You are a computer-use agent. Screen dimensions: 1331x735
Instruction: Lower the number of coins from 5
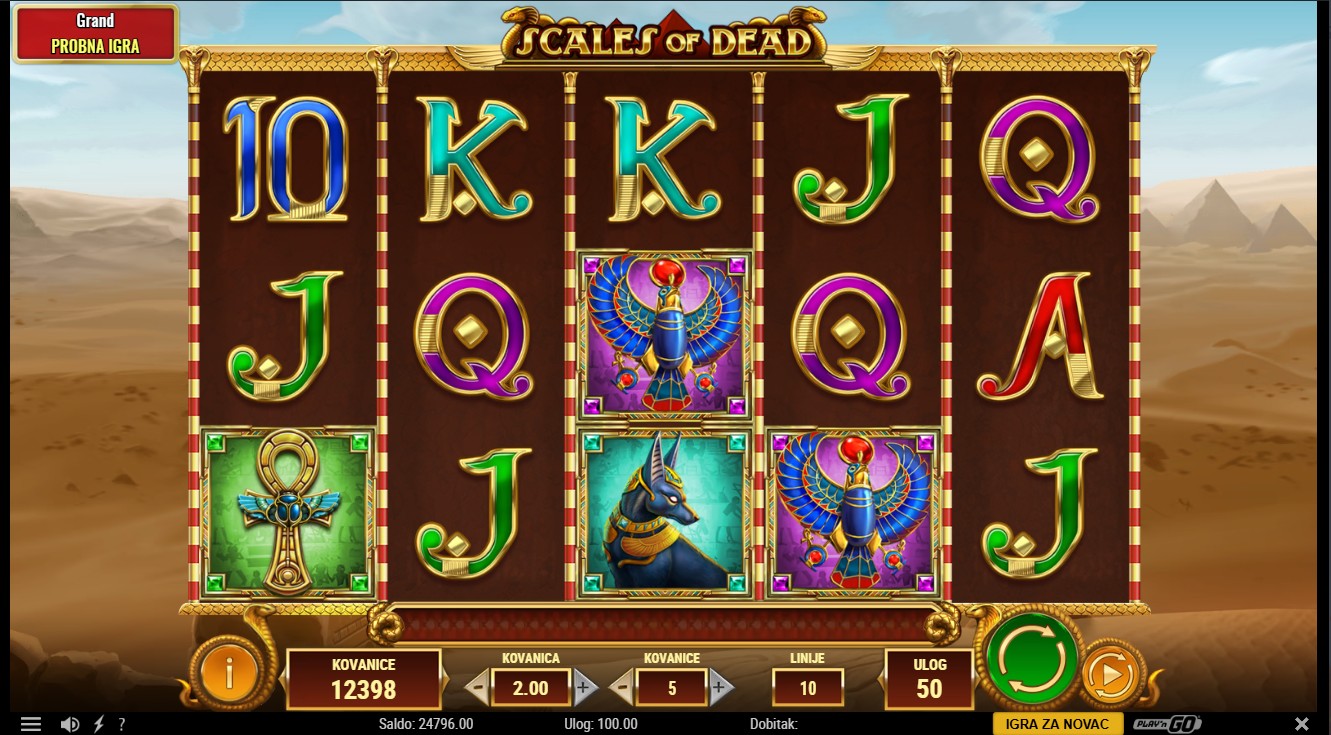621,687
